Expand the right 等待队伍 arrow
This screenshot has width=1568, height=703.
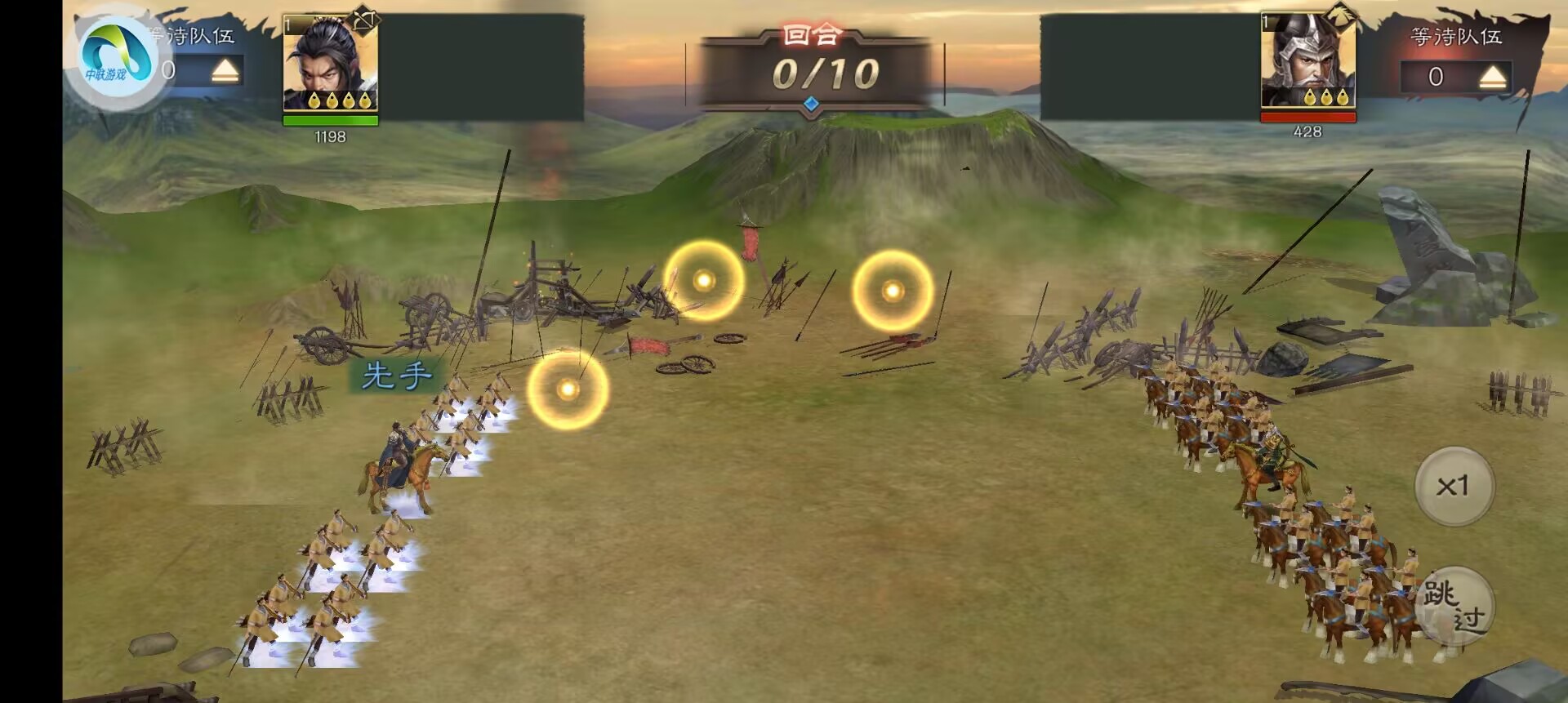click(1492, 78)
